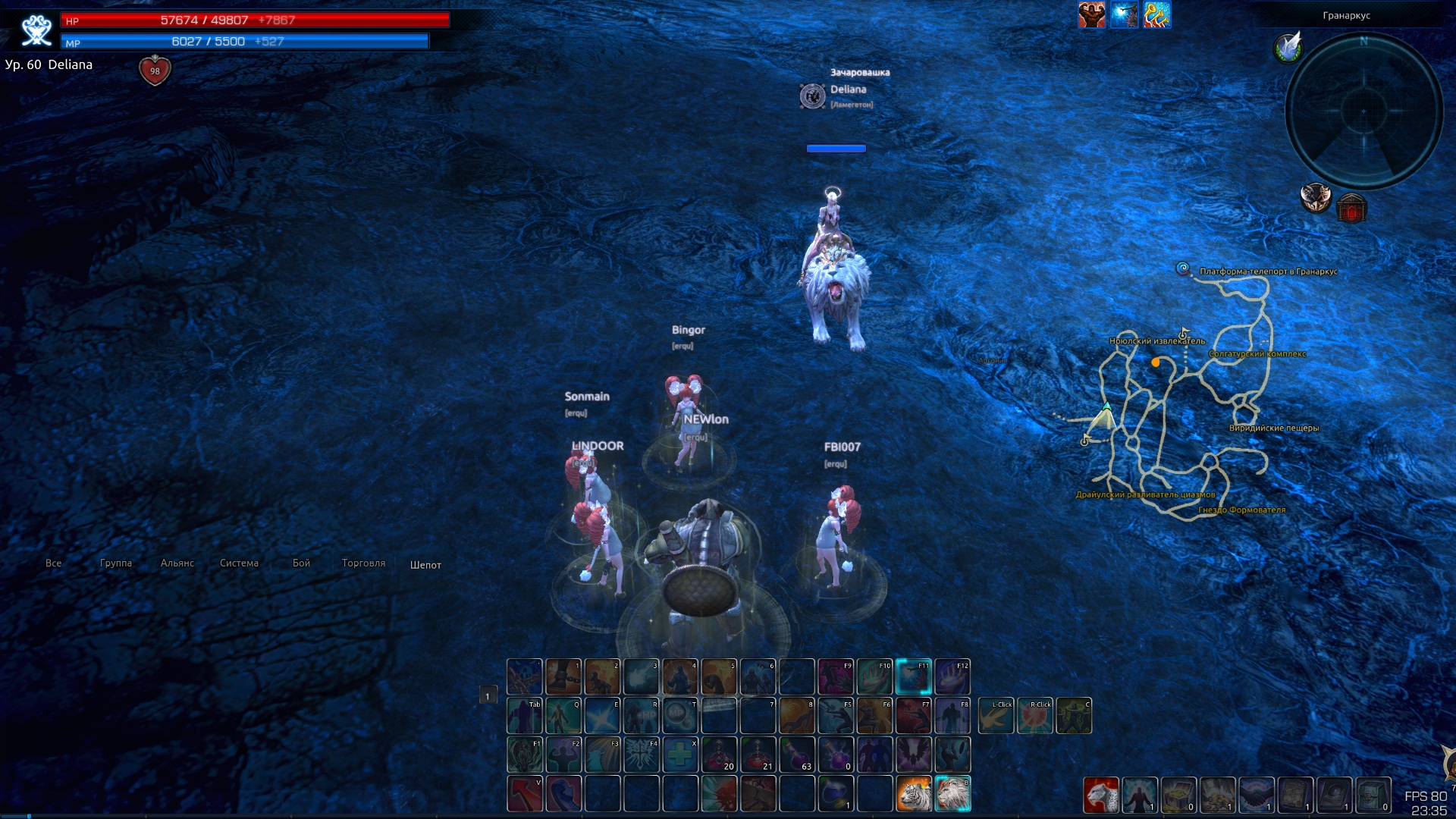1456x819 pixels.
Task: Open the Альянс chat tab
Action: click(177, 563)
